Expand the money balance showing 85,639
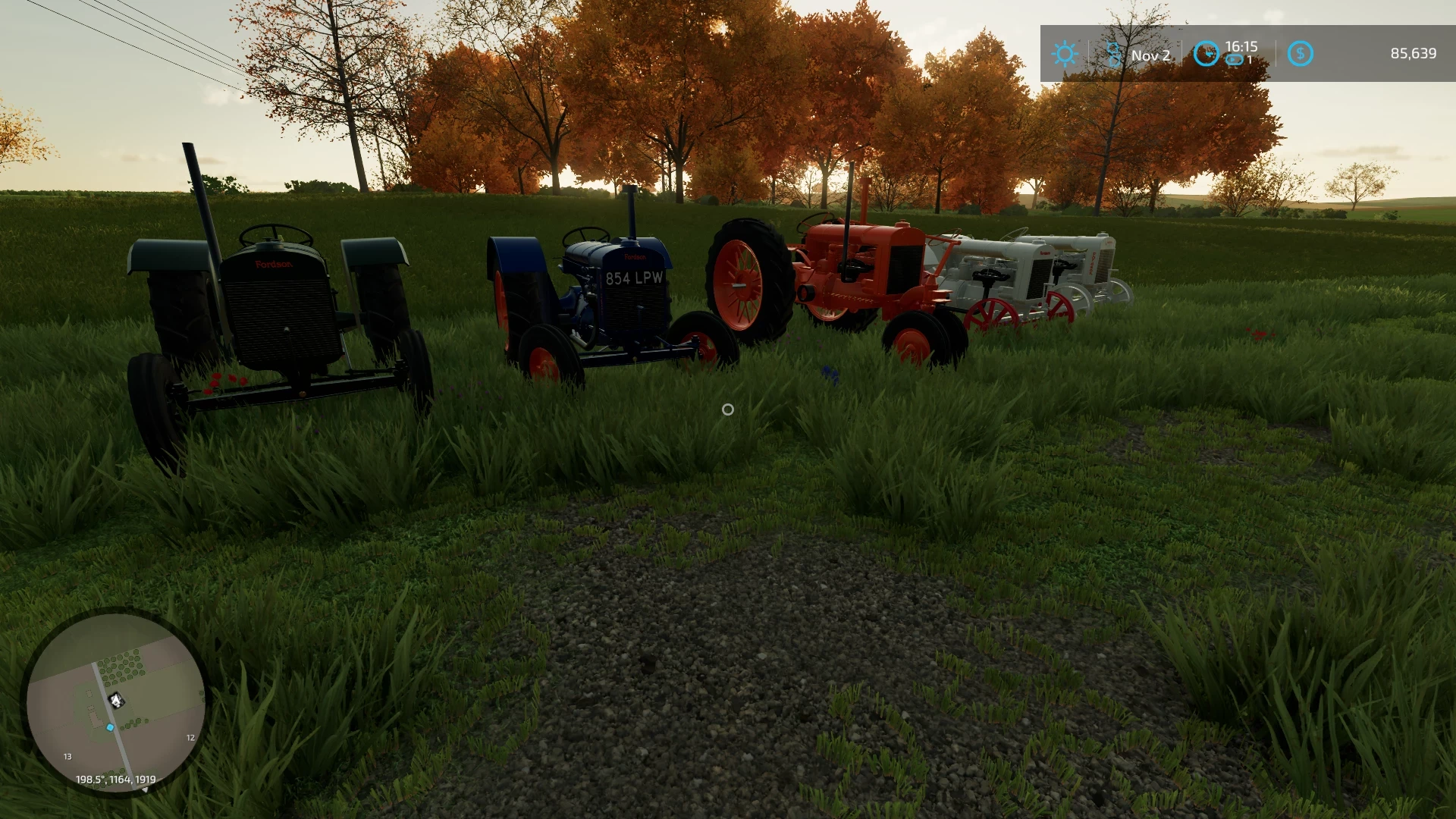The image size is (1456, 819). coord(1413,54)
